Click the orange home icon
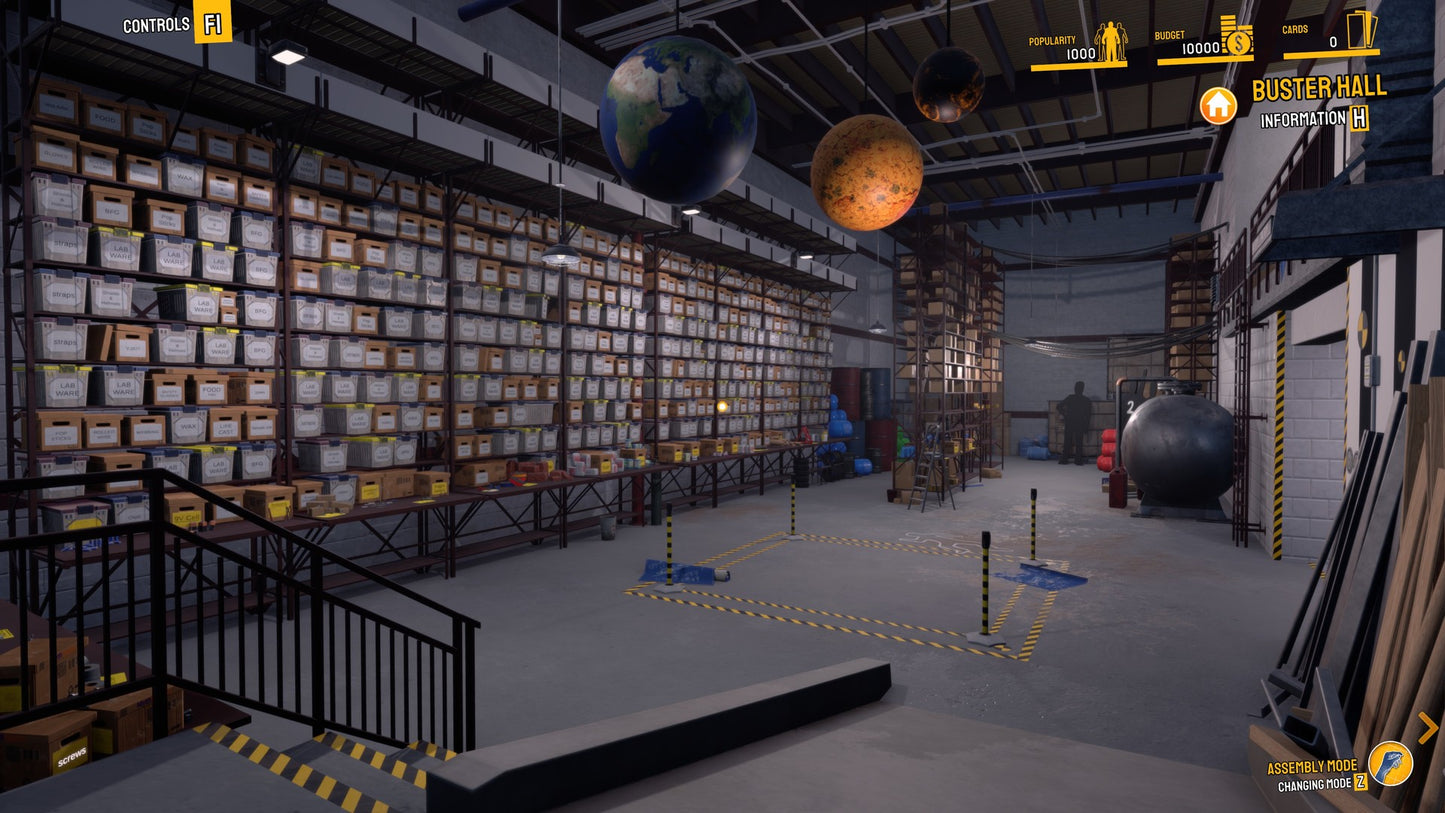This screenshot has height=813, width=1445. pyautogui.click(x=1218, y=105)
